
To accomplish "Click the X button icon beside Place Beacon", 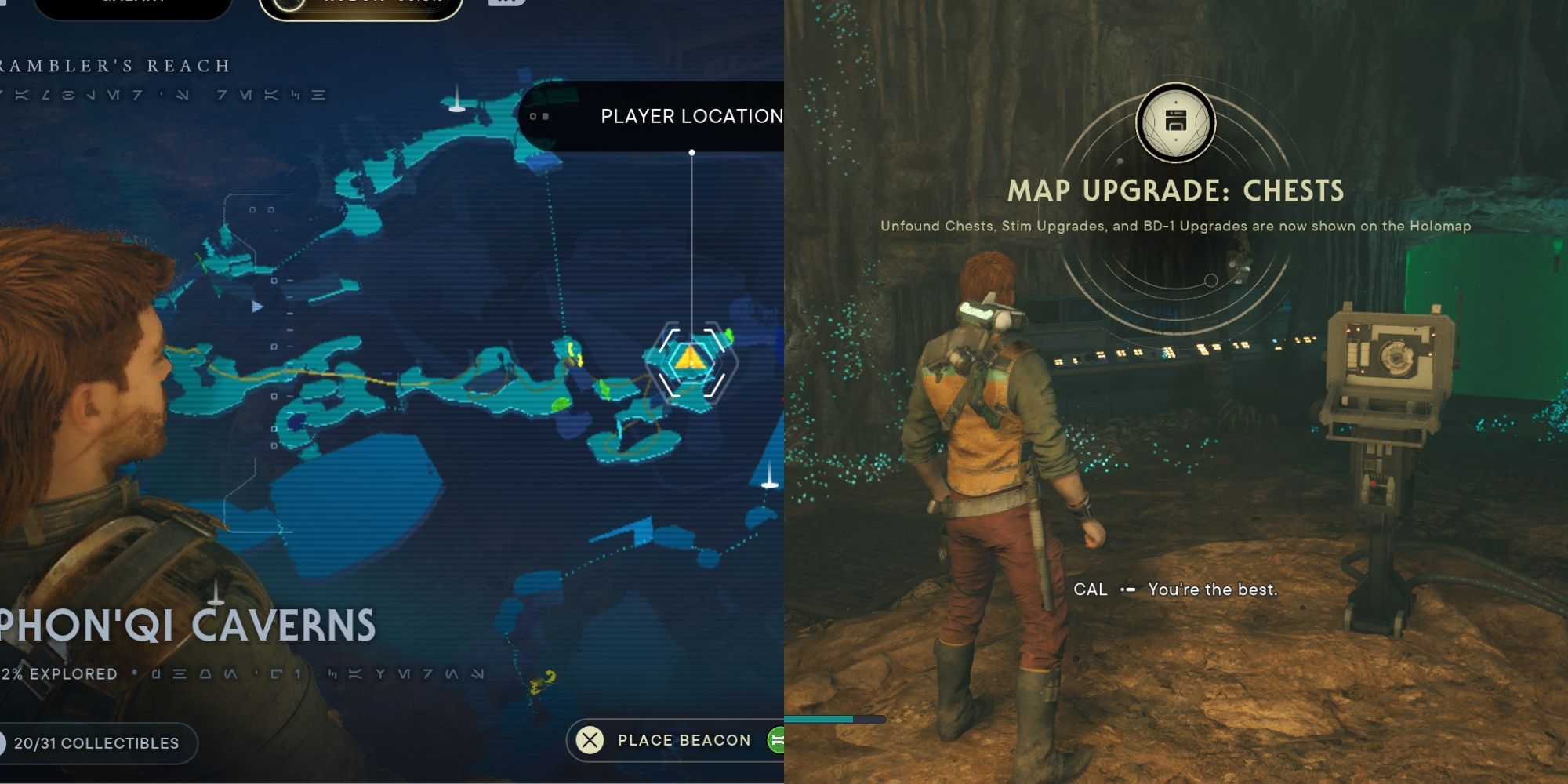I will [x=590, y=740].
